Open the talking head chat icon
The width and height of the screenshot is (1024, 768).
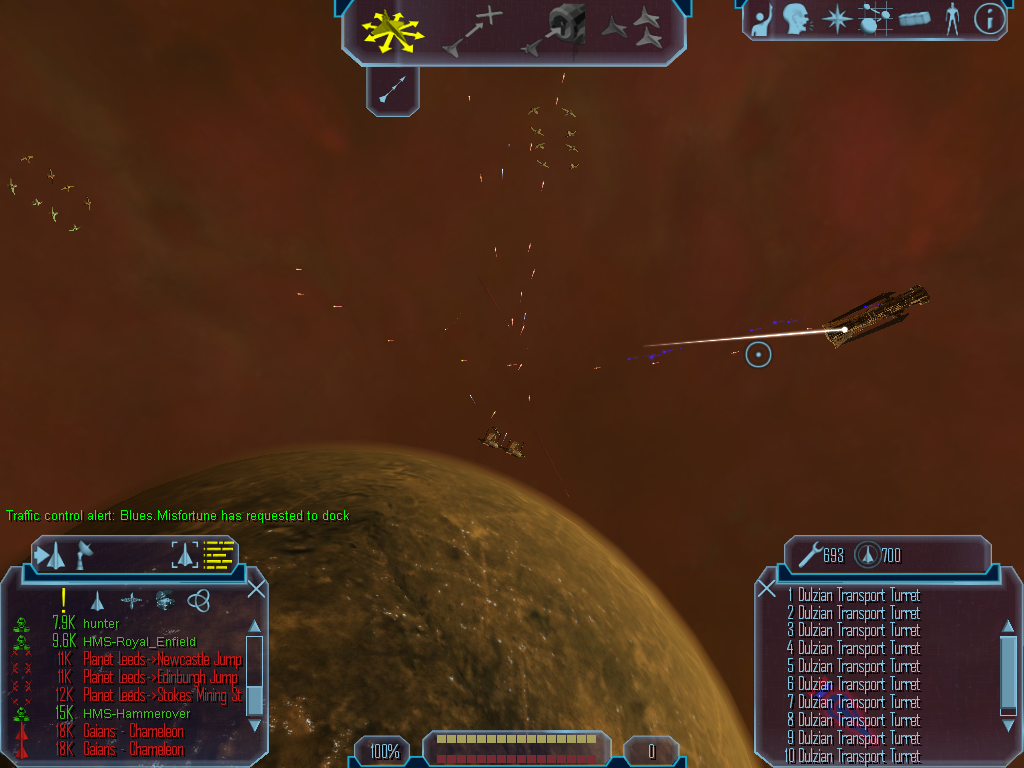pyautogui.click(x=795, y=18)
